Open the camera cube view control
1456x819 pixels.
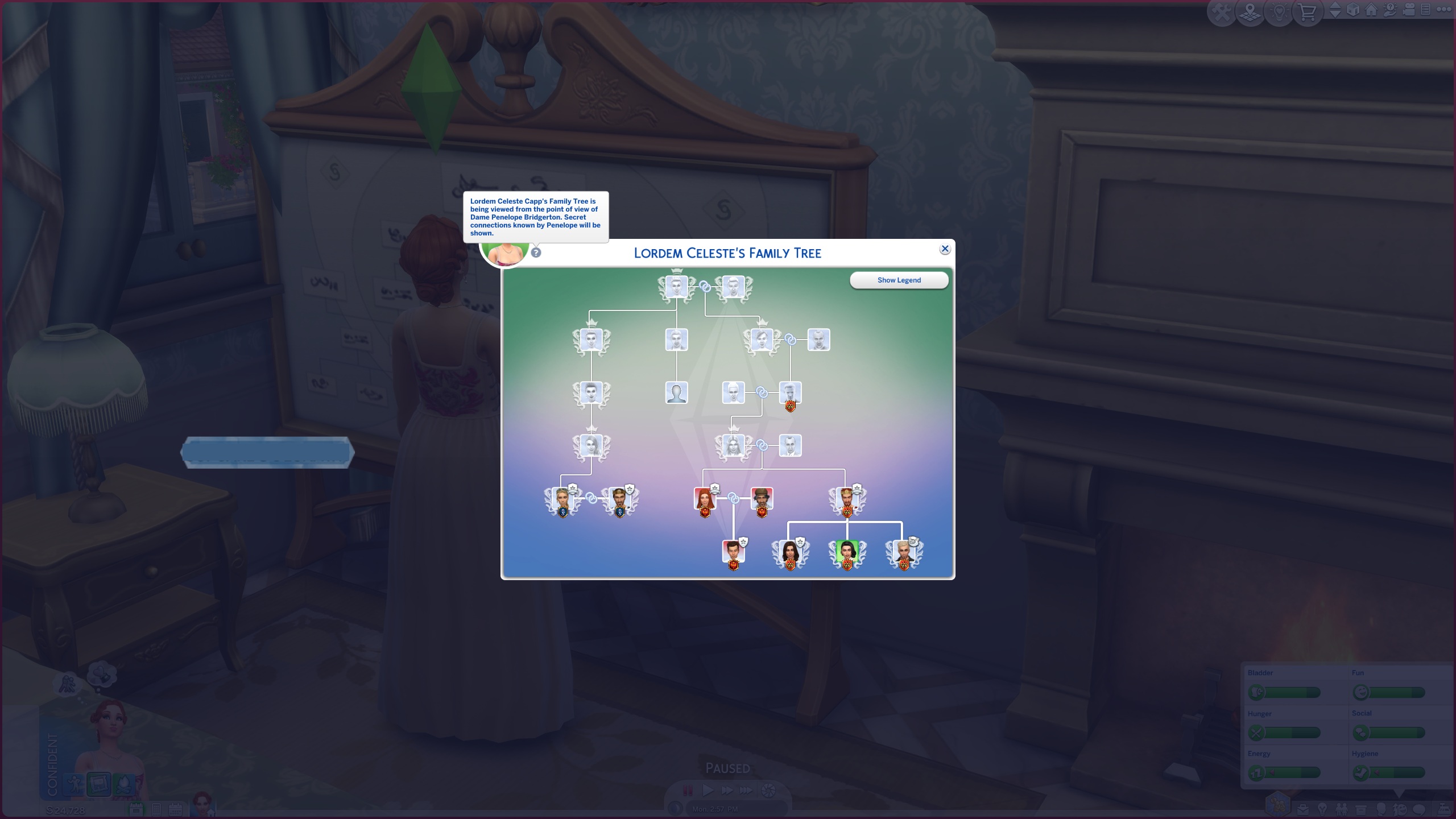1353,10
